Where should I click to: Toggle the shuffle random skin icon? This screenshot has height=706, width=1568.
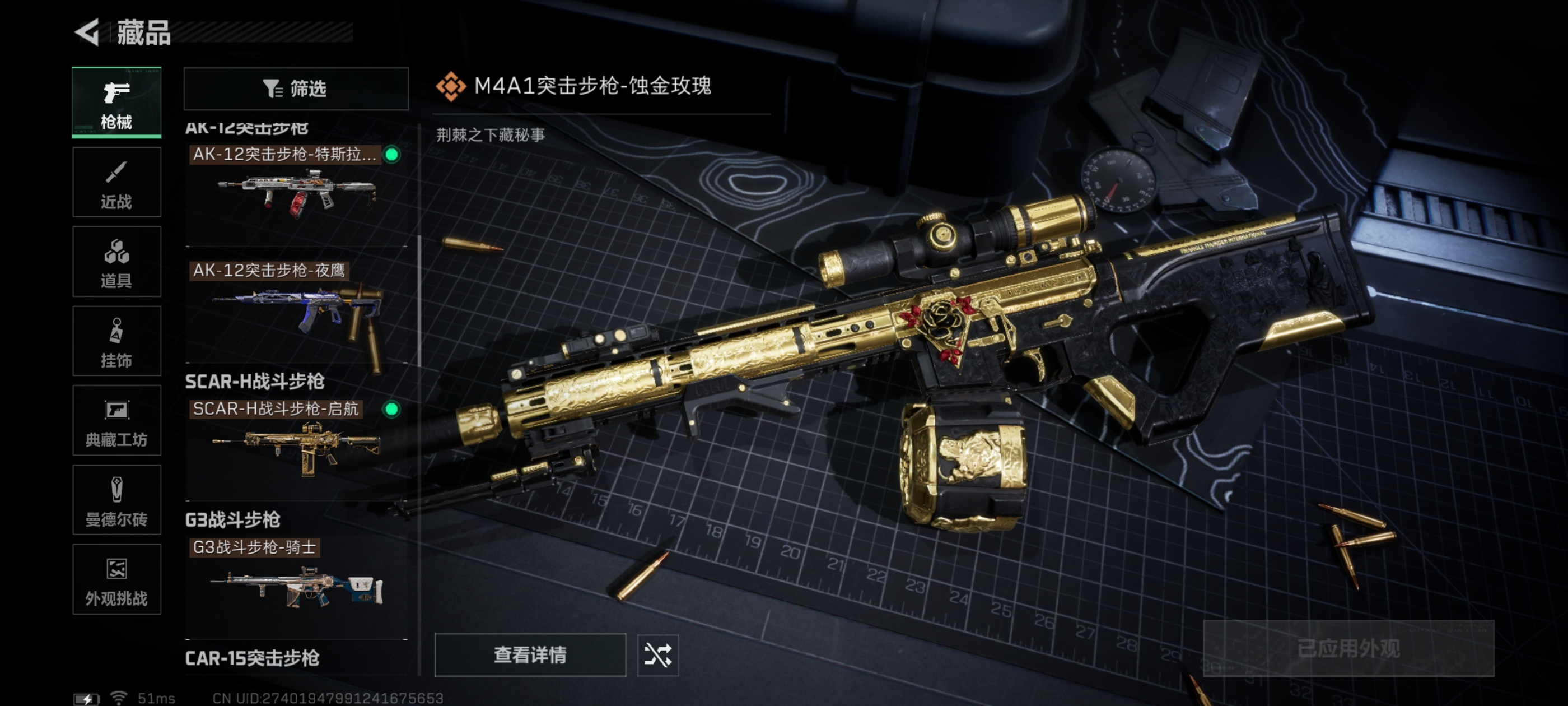pos(657,655)
